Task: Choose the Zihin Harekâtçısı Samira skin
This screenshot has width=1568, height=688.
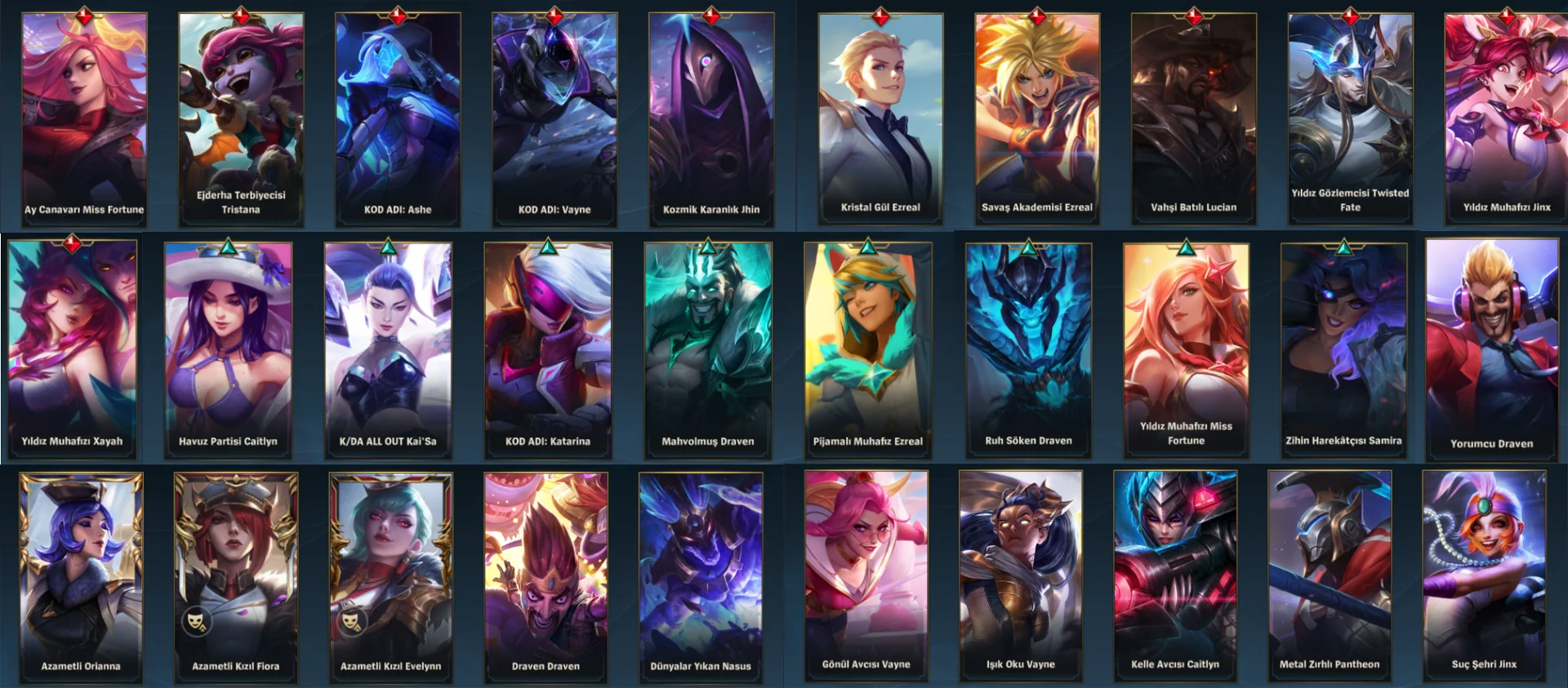Action: tap(1343, 347)
